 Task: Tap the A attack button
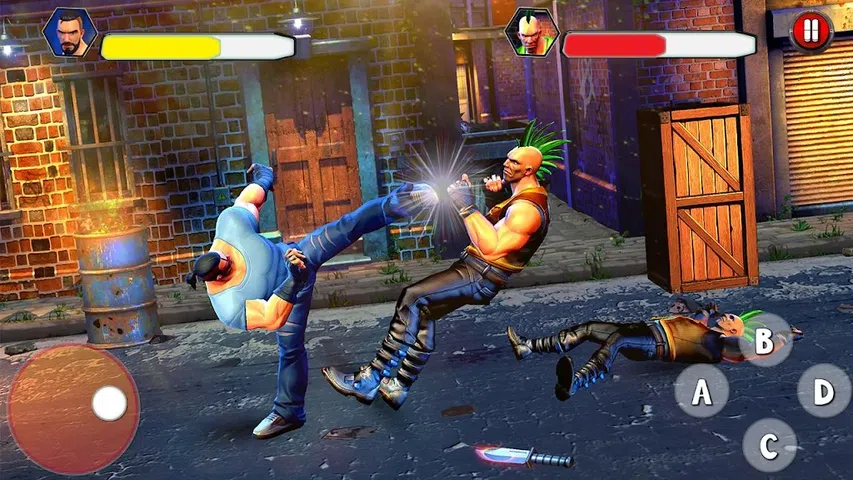pyautogui.click(x=702, y=391)
